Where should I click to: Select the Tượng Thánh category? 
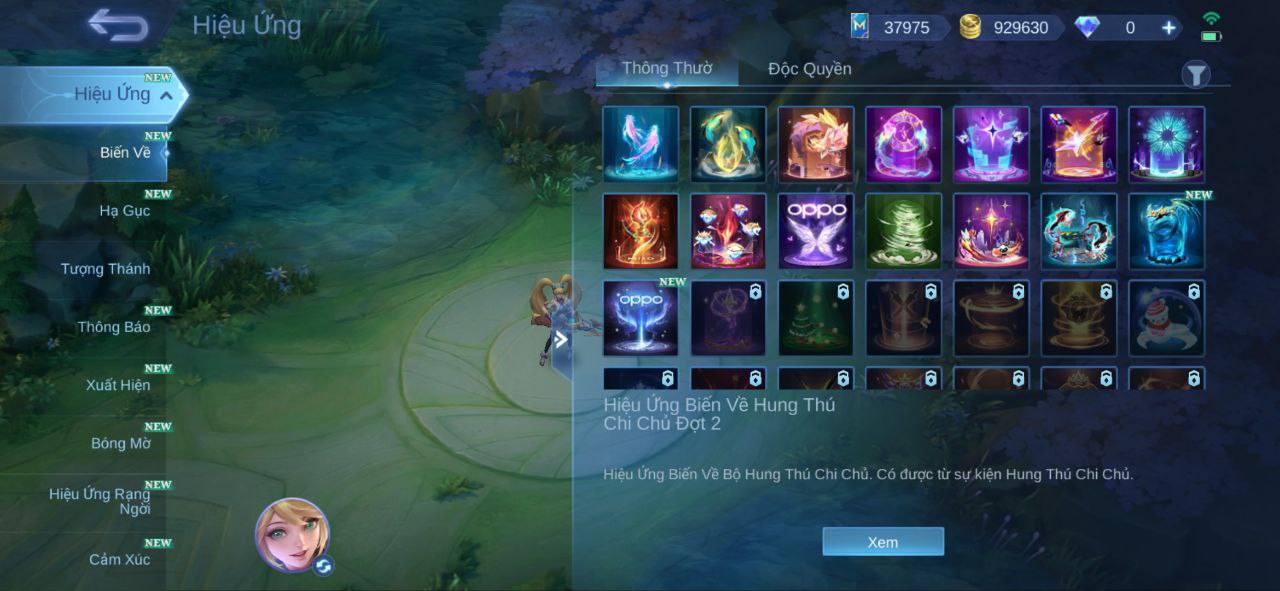tap(105, 269)
